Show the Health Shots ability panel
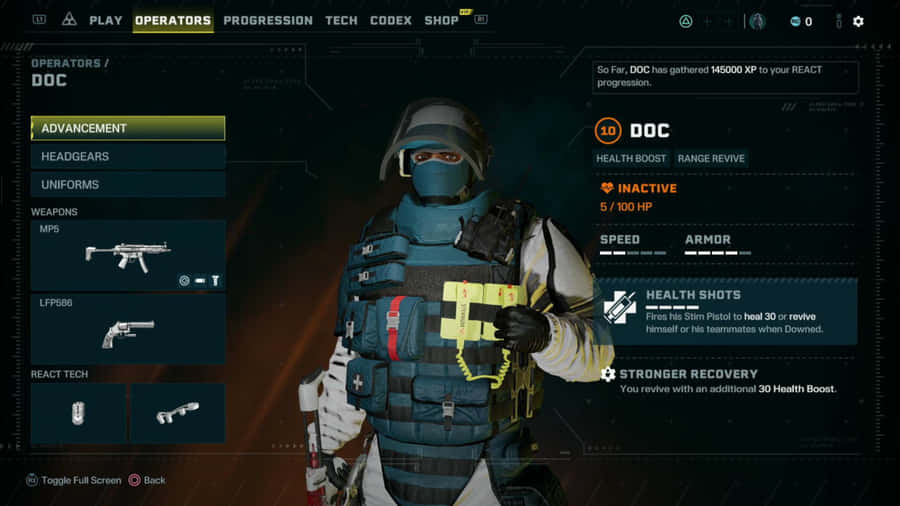 tap(727, 311)
